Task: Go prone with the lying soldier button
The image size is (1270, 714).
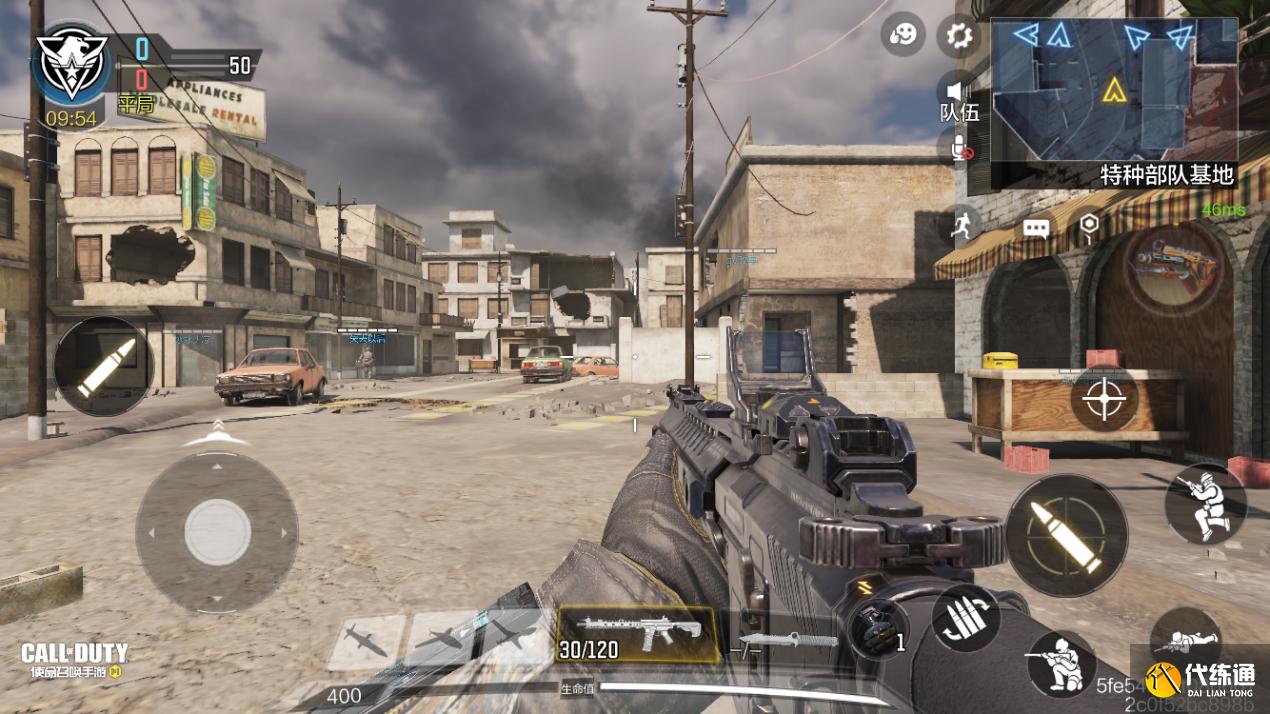Action: (1186, 640)
